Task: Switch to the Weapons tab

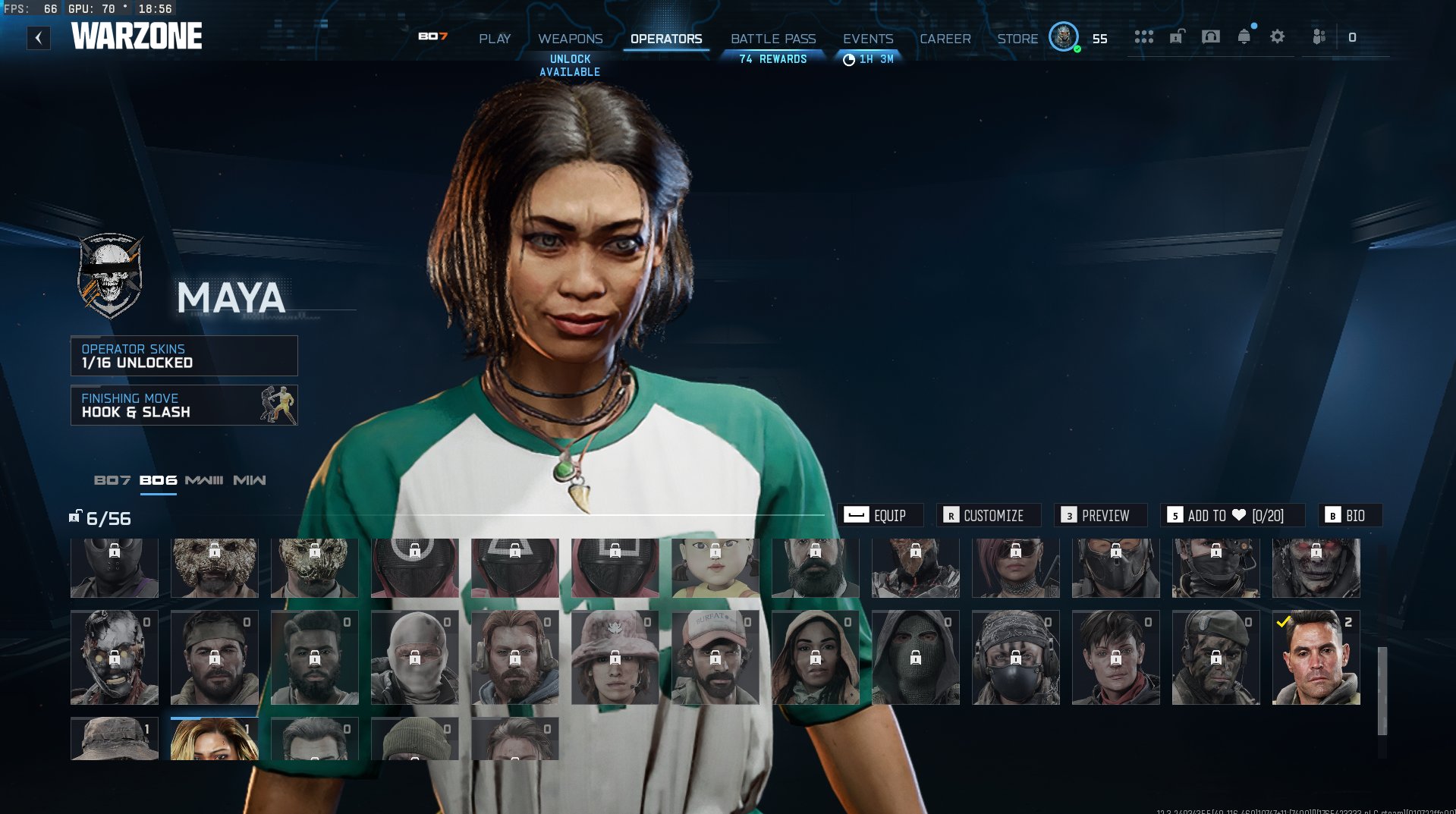Action: coord(570,39)
